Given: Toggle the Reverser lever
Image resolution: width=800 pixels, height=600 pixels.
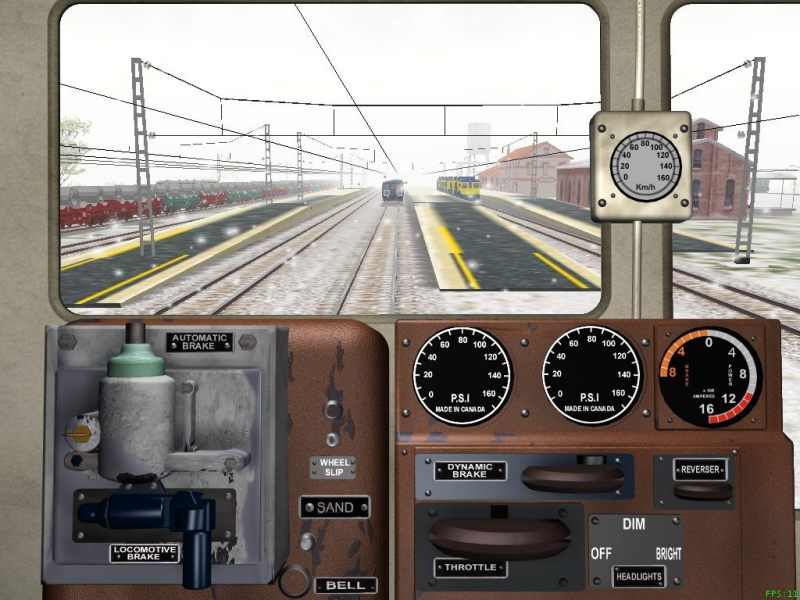Looking at the screenshot, I should 700,490.
